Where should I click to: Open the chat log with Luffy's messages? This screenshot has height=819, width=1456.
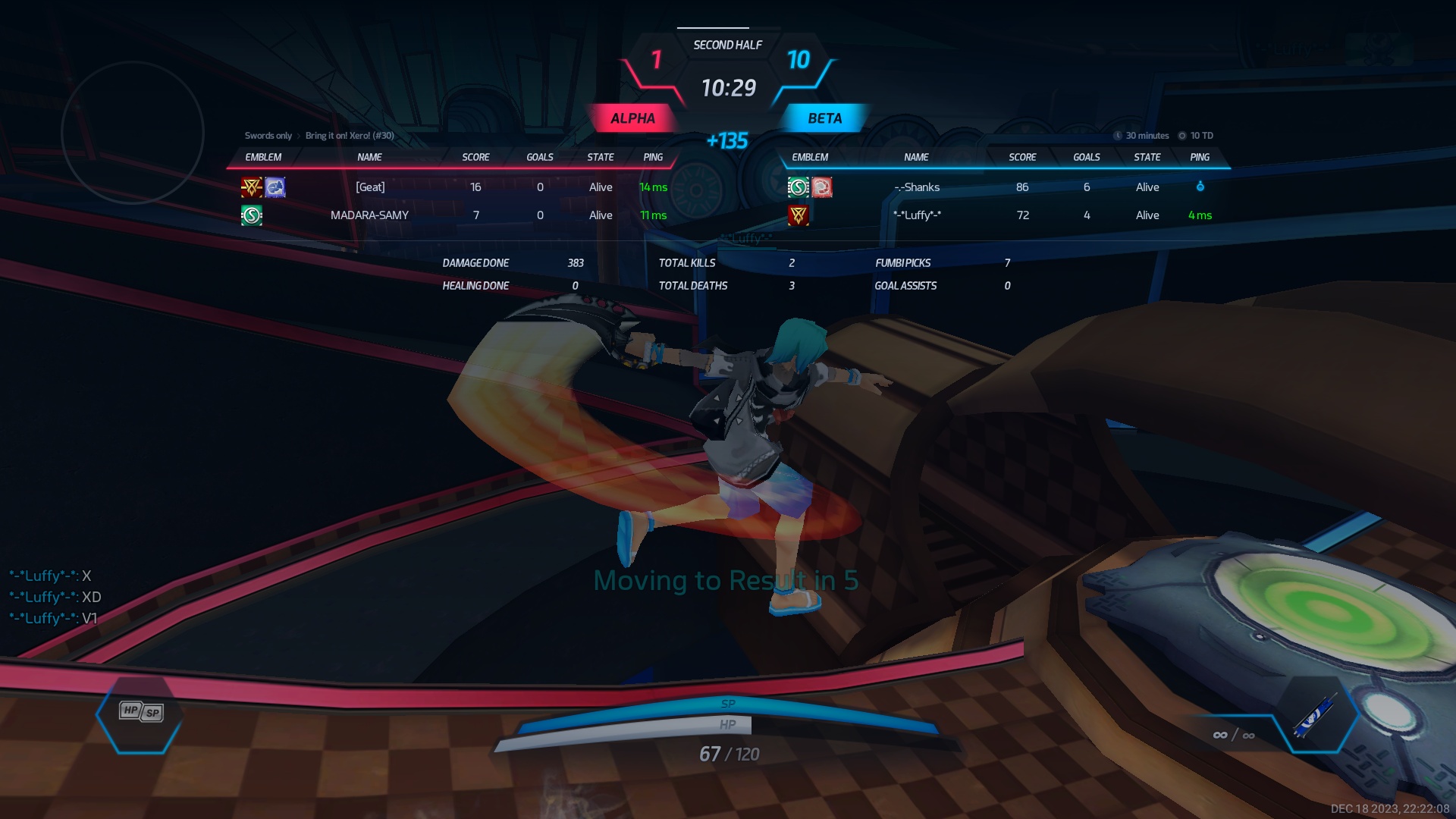55,597
